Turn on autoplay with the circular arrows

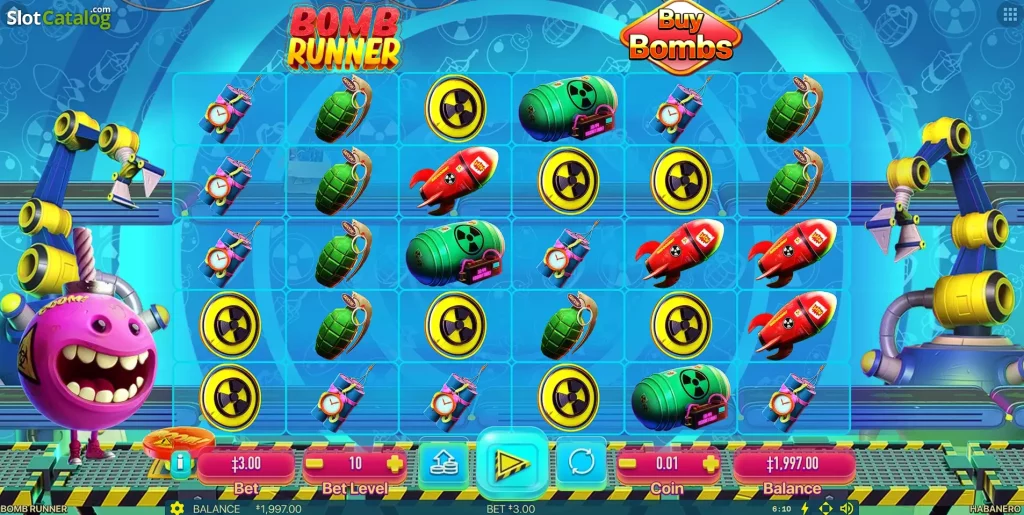[x=580, y=463]
